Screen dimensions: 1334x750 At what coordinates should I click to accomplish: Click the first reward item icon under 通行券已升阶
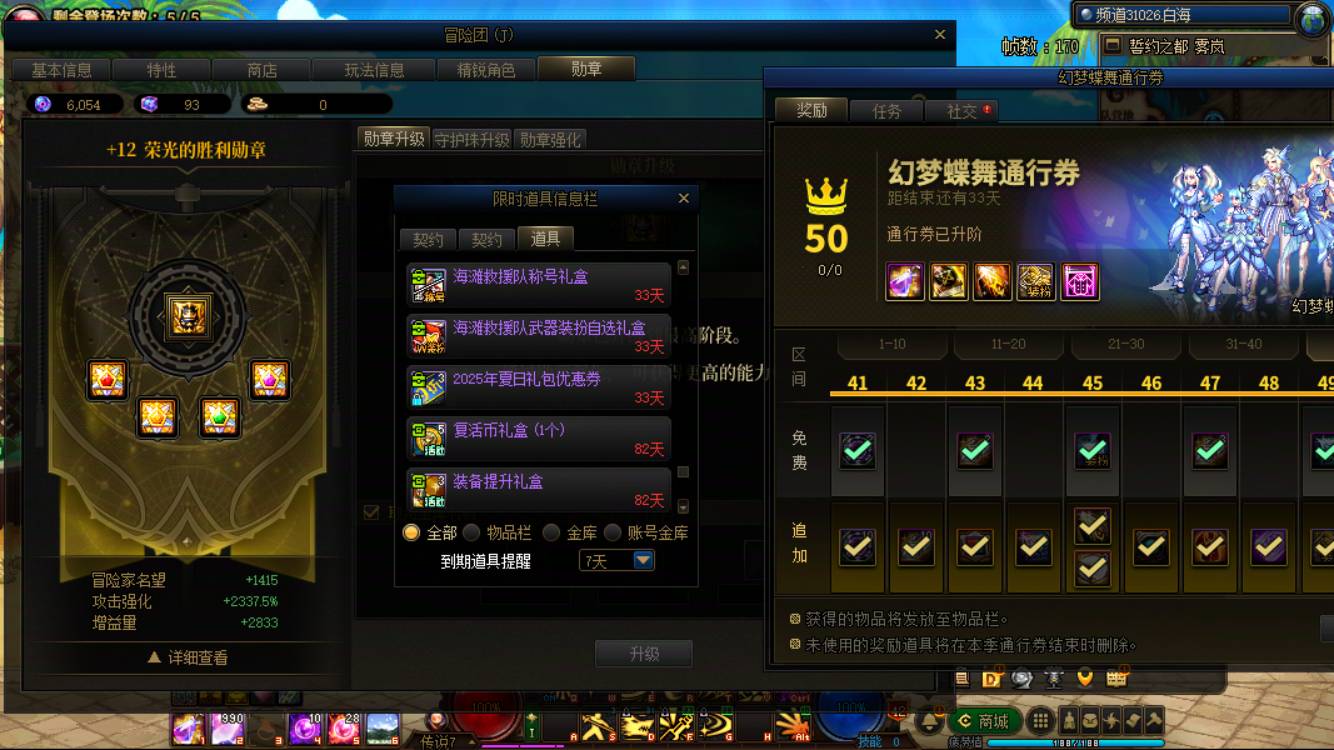point(905,282)
